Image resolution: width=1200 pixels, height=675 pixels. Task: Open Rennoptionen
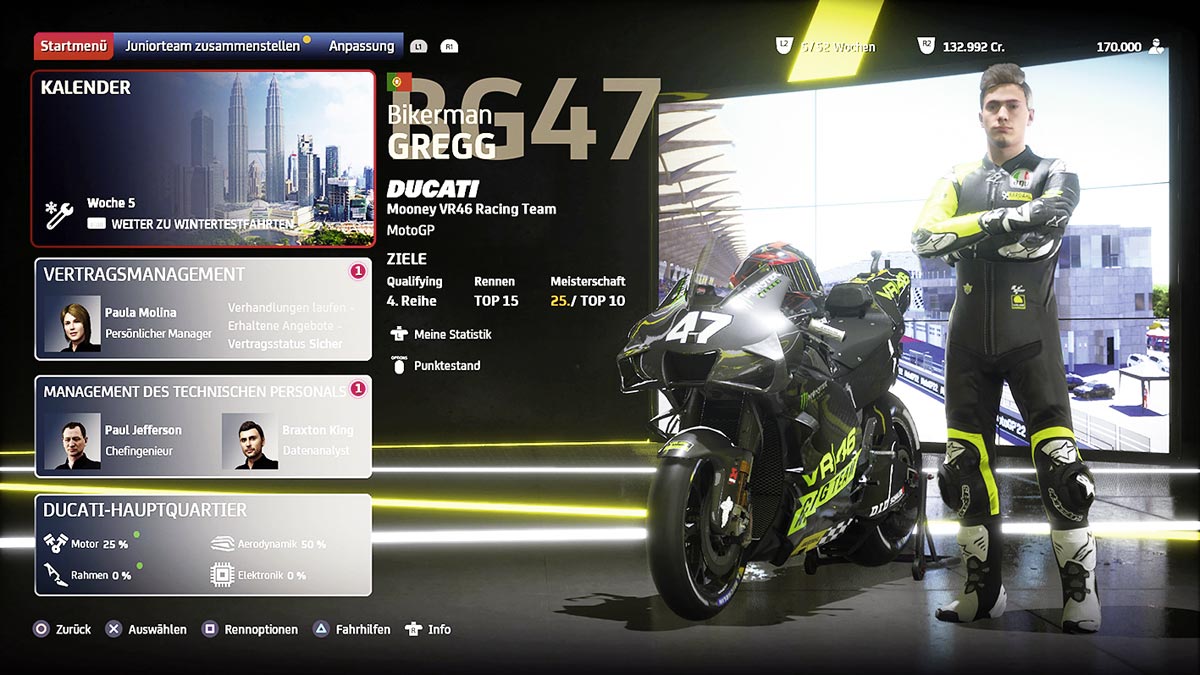(x=250, y=630)
